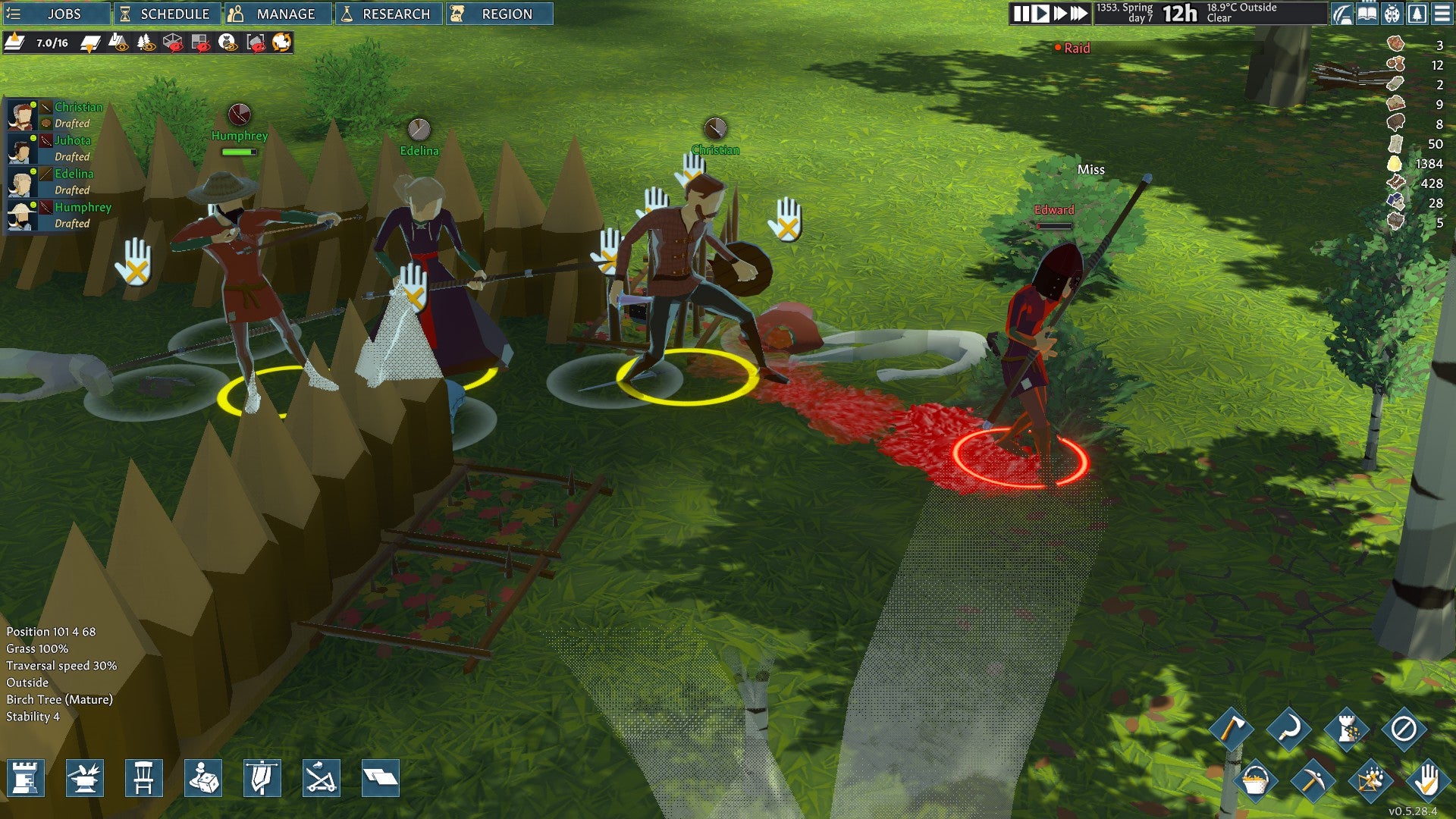Toggle animal visibility overlay
Viewport: 1456px width, 819px height.
[226, 43]
